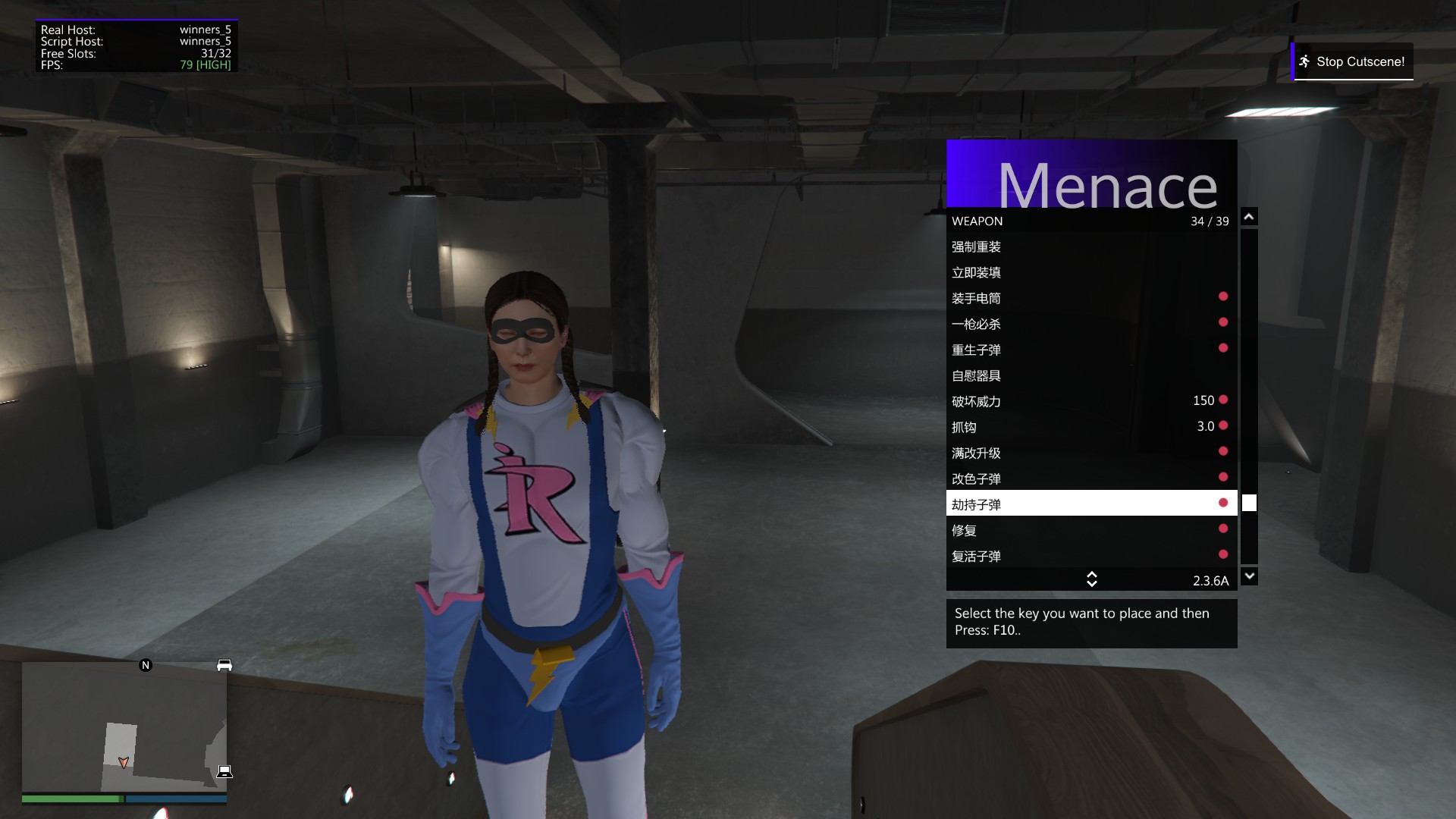Toggle the 满改升级 option
Image resolution: width=1456 pixels, height=819 pixels.
pyautogui.click(x=1090, y=453)
